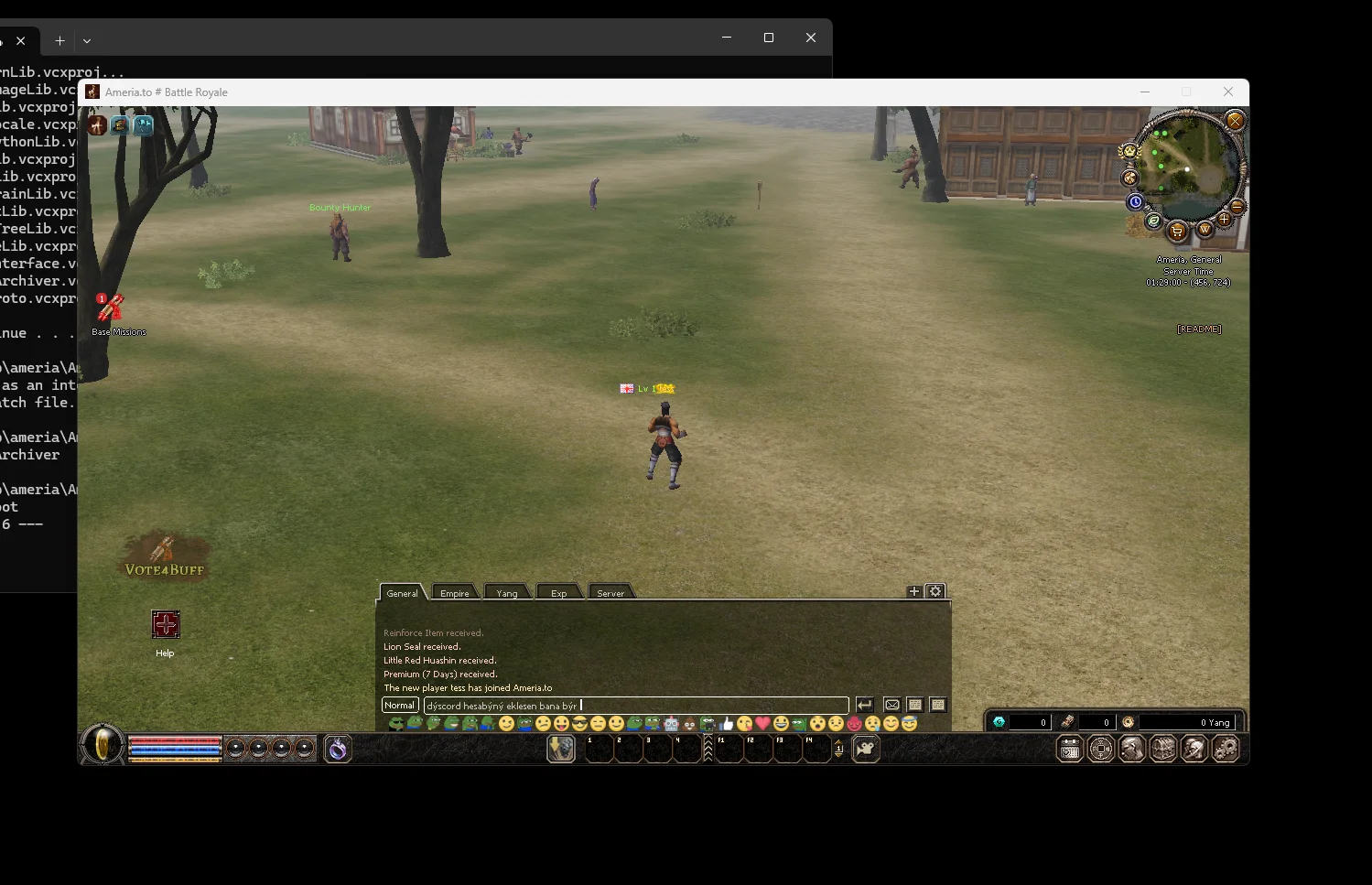Image resolution: width=1372 pixels, height=885 pixels.
Task: Open the item shop cart button
Action: pyautogui.click(x=1177, y=231)
